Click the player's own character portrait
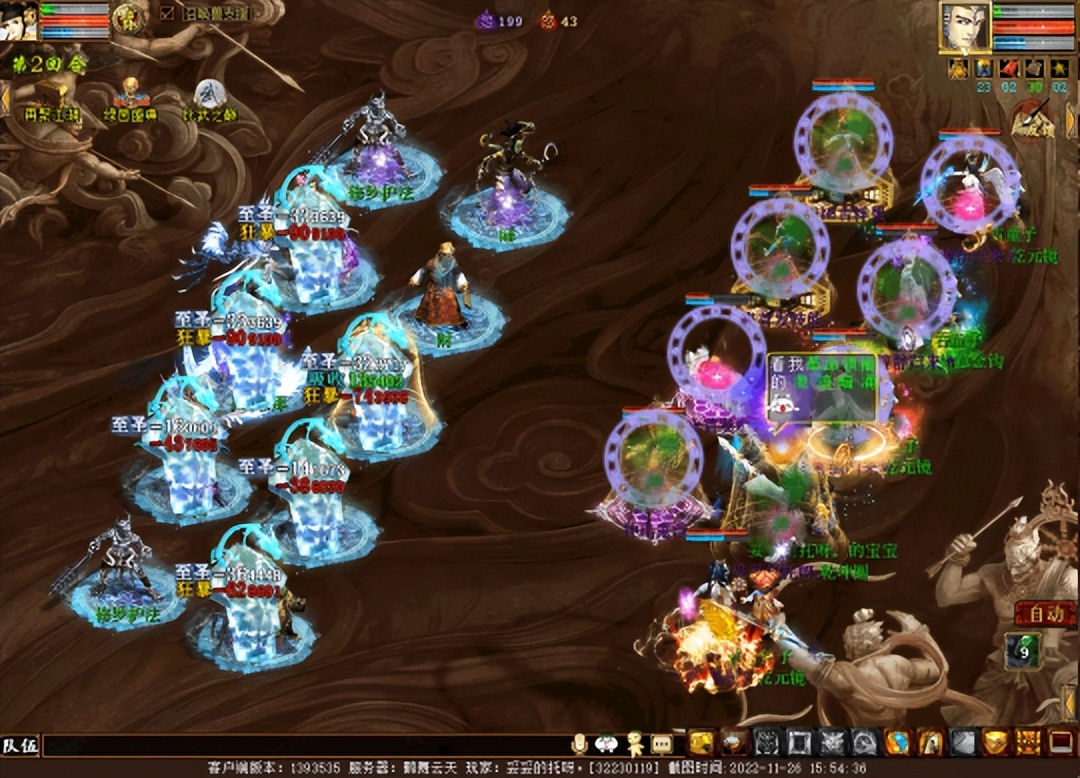 (20, 20)
